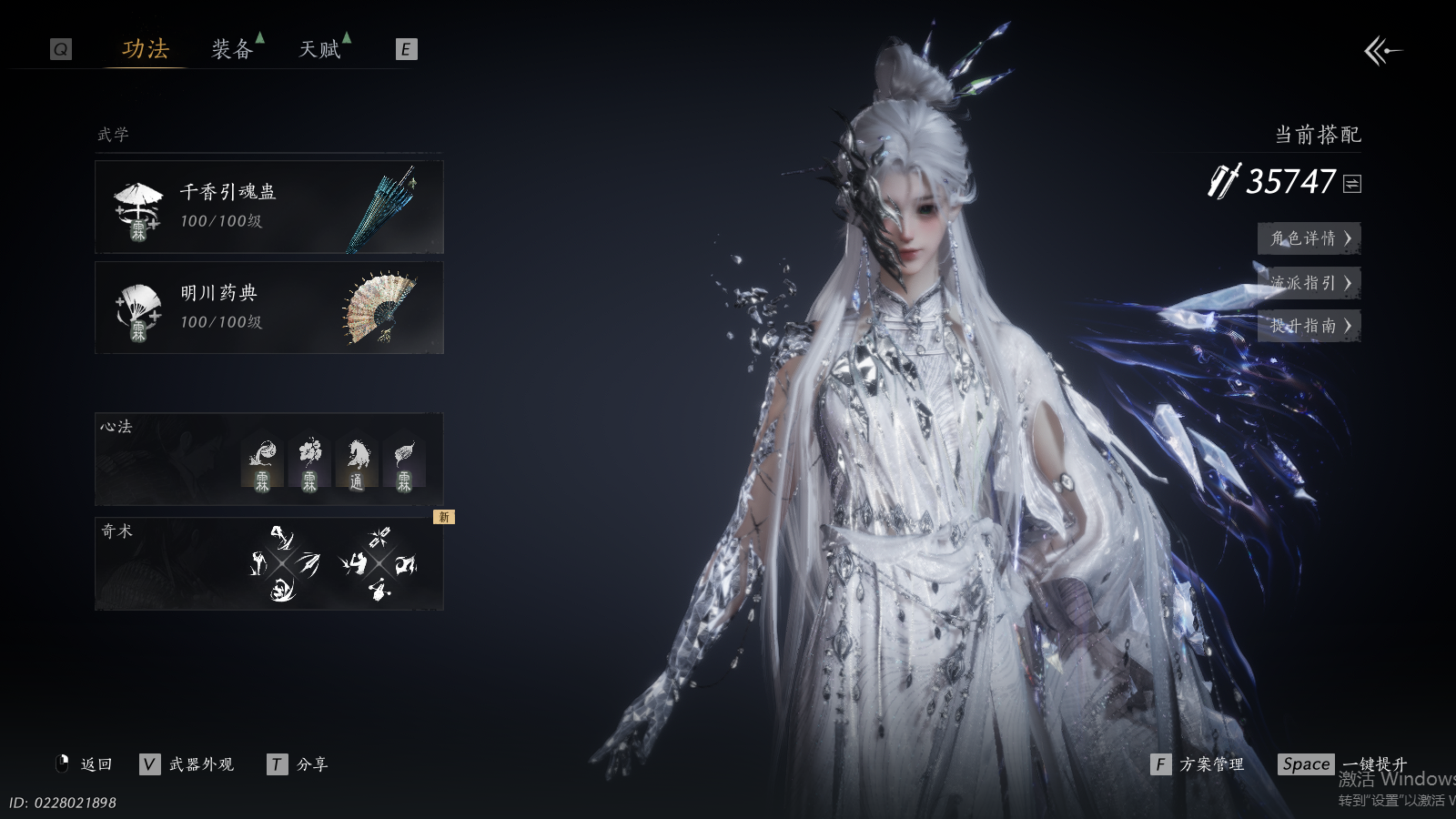Screen dimensions: 1456x819
Task: Select the 明川药典 fan weapon slot
Action: tap(269, 308)
